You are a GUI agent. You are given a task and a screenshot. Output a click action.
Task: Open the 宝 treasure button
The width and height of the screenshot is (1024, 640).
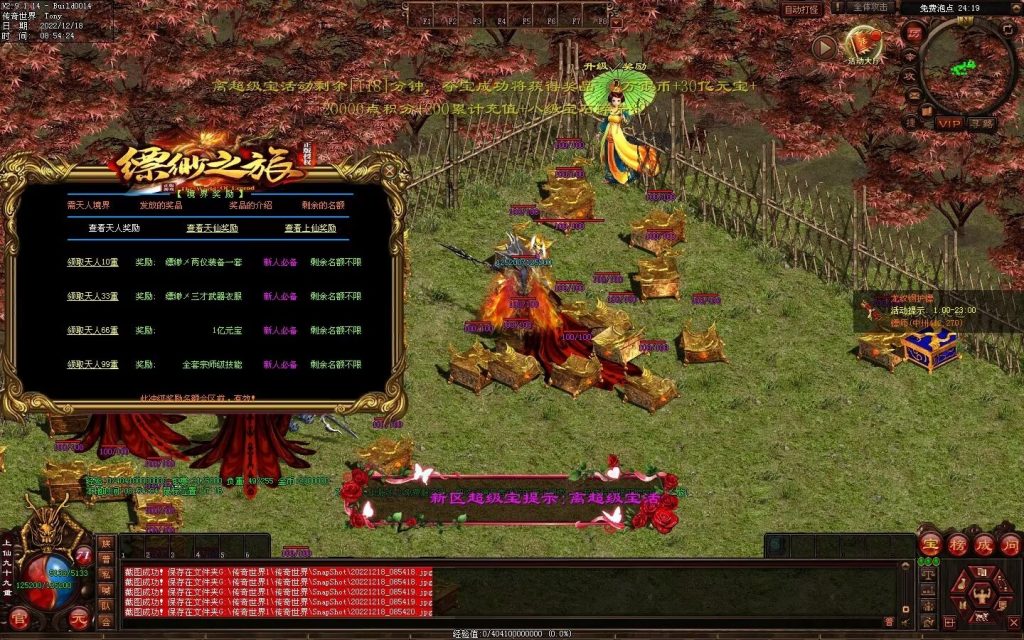(930, 543)
